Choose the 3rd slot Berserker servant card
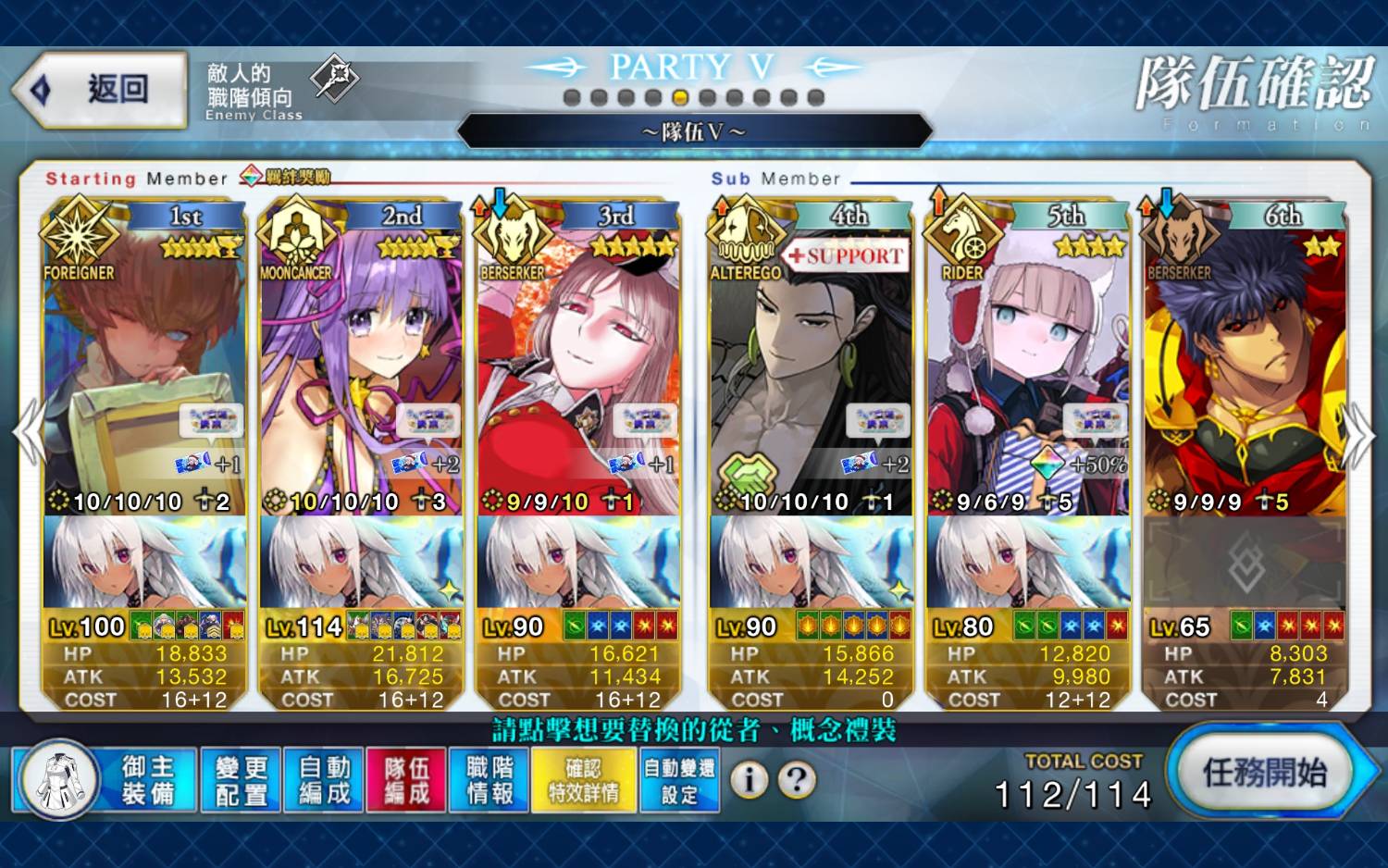The width and height of the screenshot is (1388, 868). point(578,370)
